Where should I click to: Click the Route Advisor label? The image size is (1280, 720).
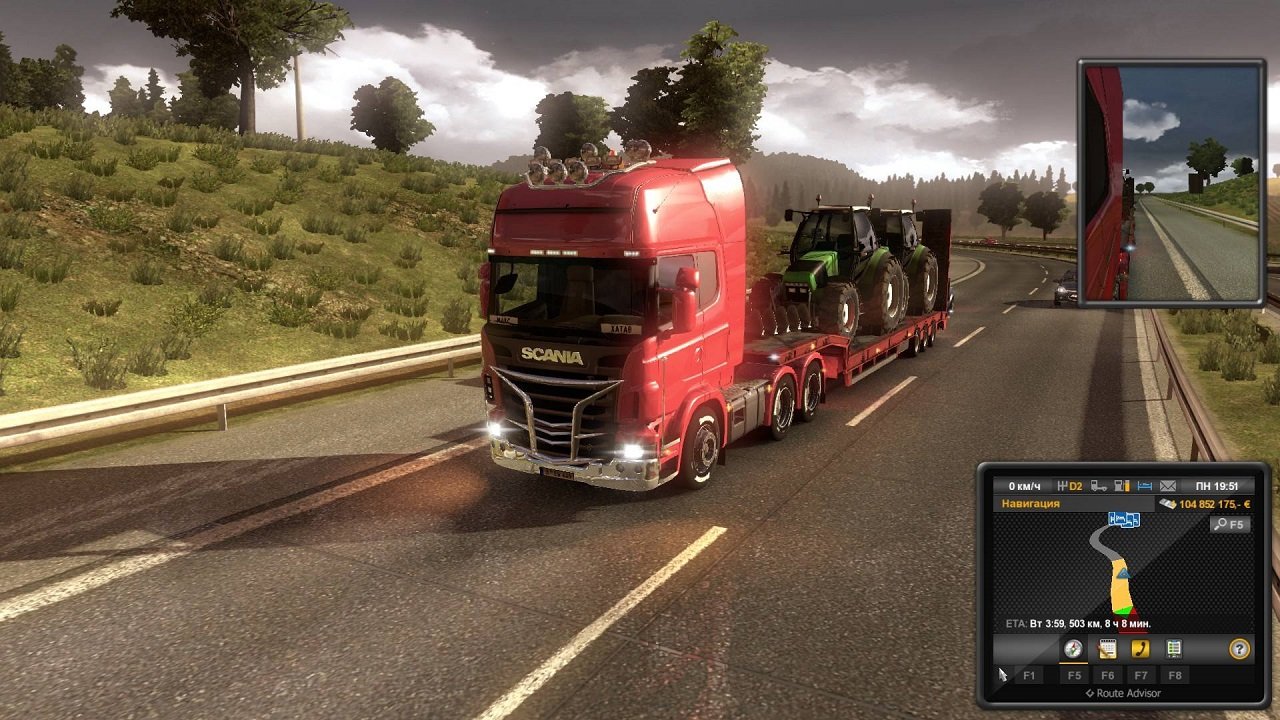tap(1124, 691)
